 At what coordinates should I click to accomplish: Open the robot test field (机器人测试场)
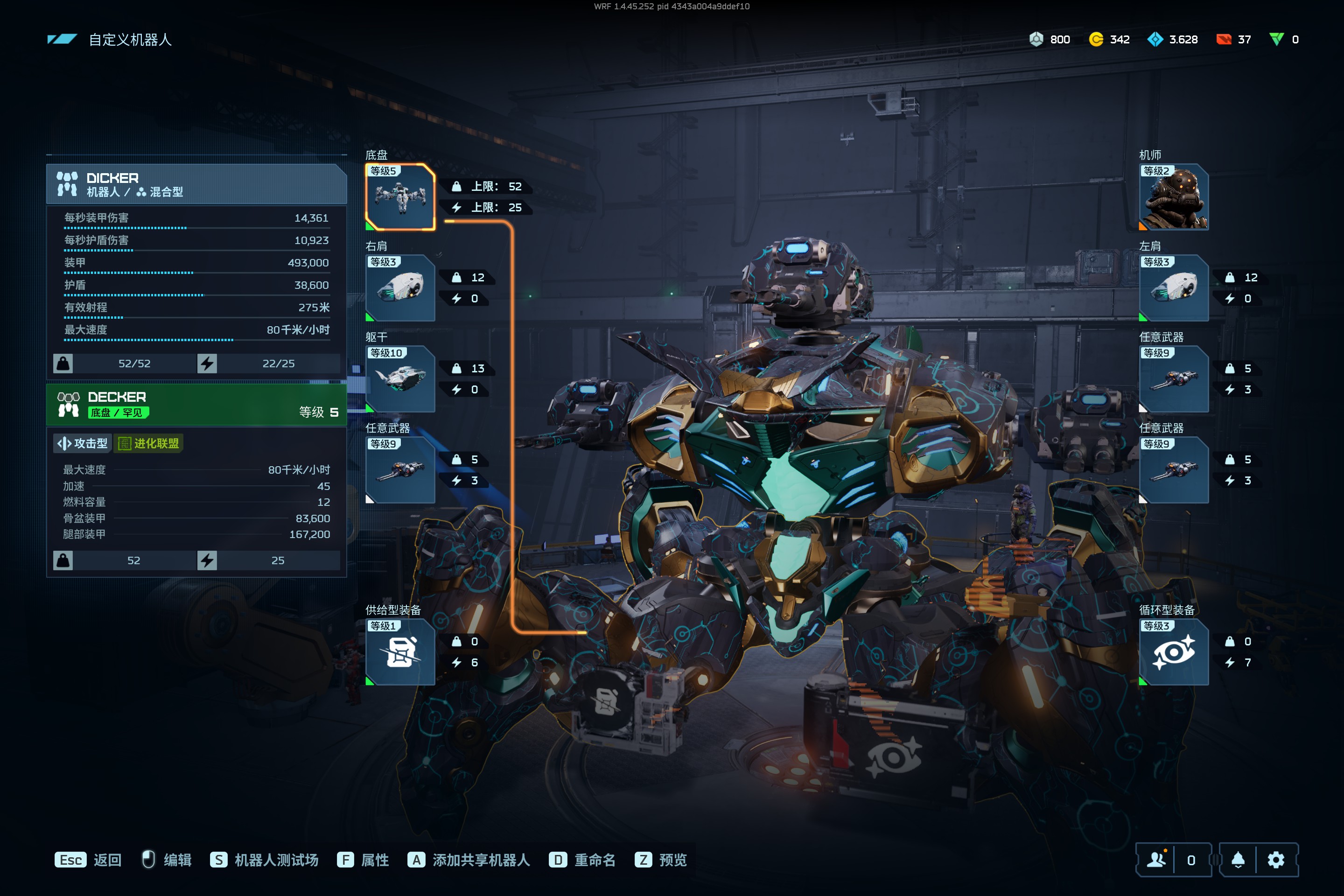pyautogui.click(x=265, y=860)
